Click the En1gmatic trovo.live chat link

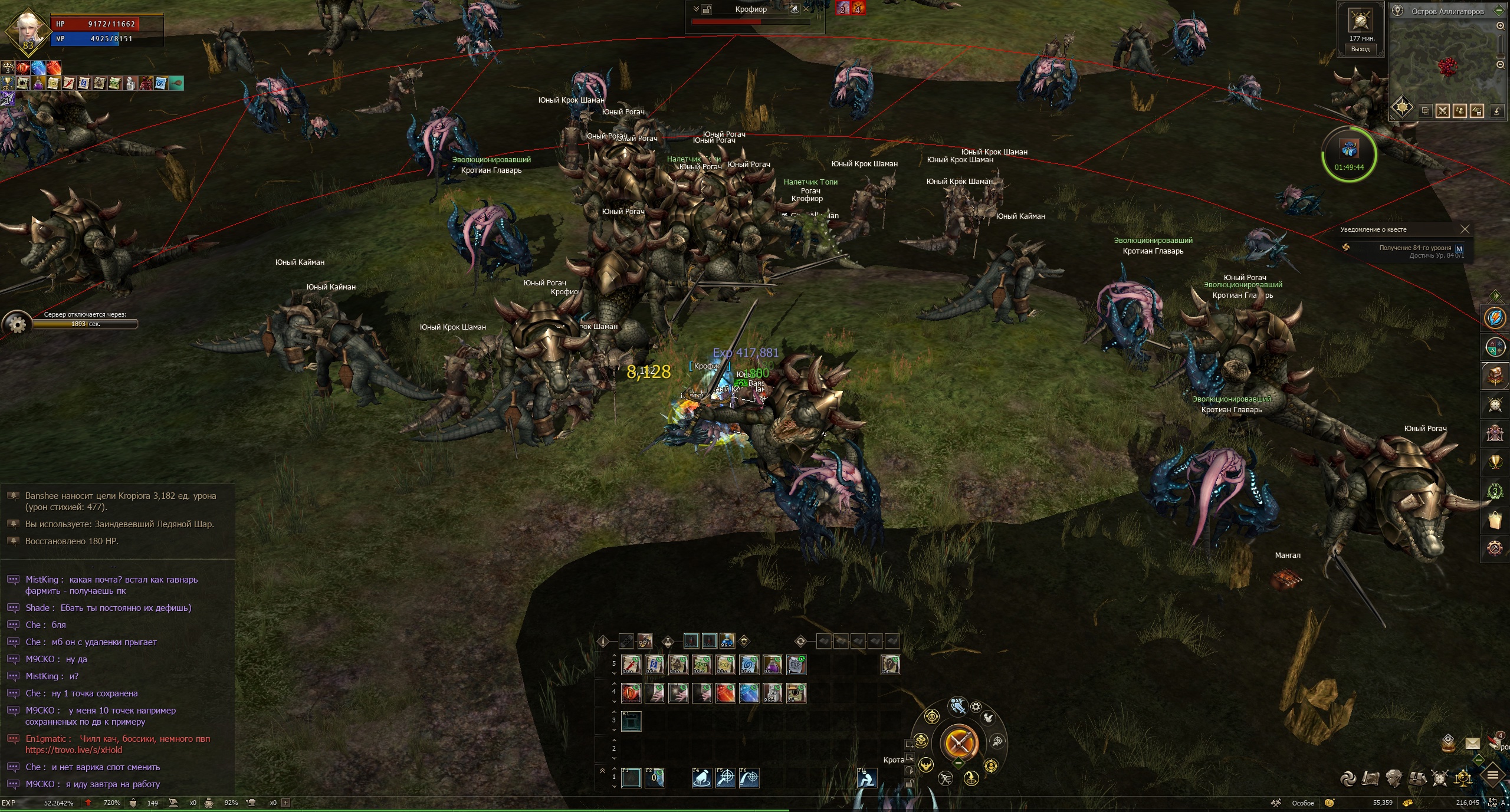tap(74, 750)
